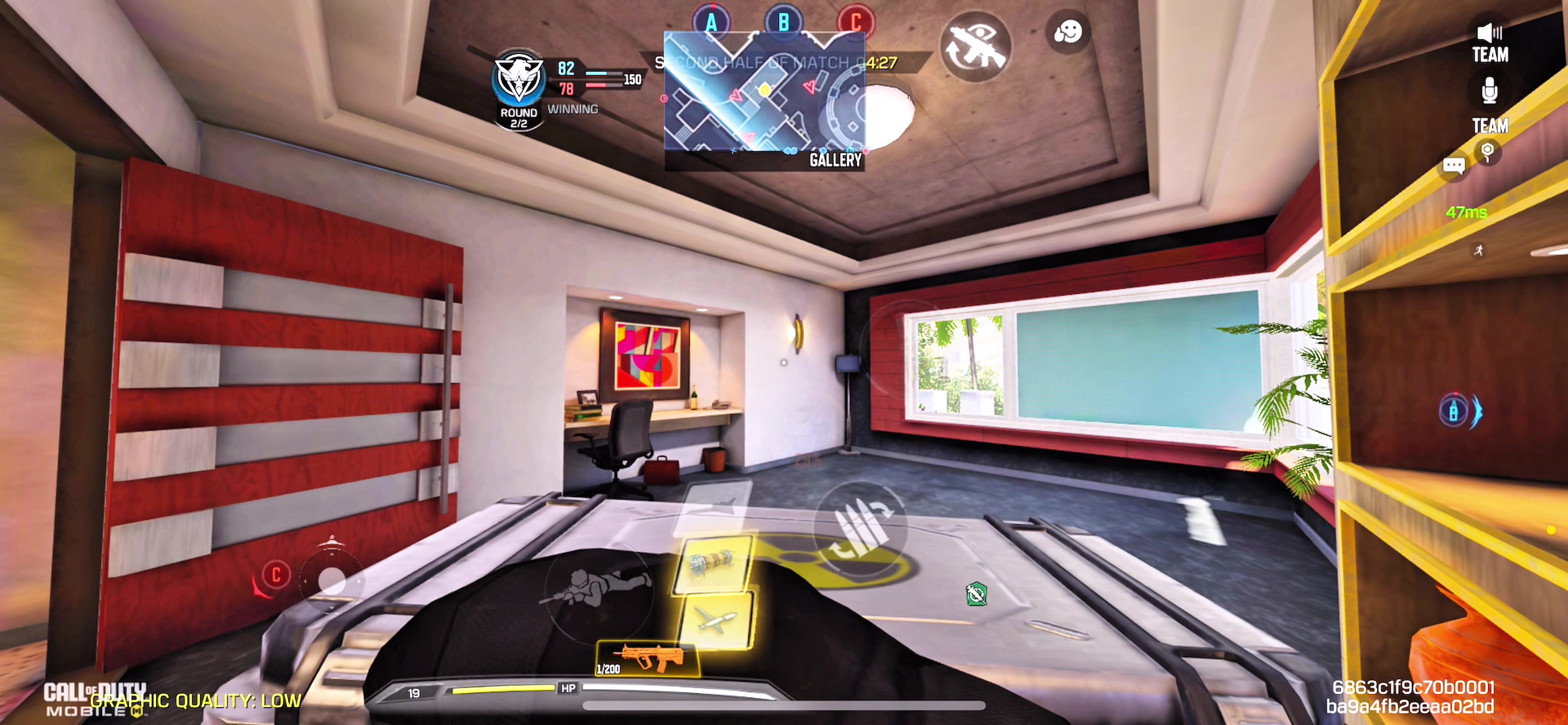The height and width of the screenshot is (725, 1568).
Task: Tap the faded jet scorestreak slot
Action: [715, 503]
